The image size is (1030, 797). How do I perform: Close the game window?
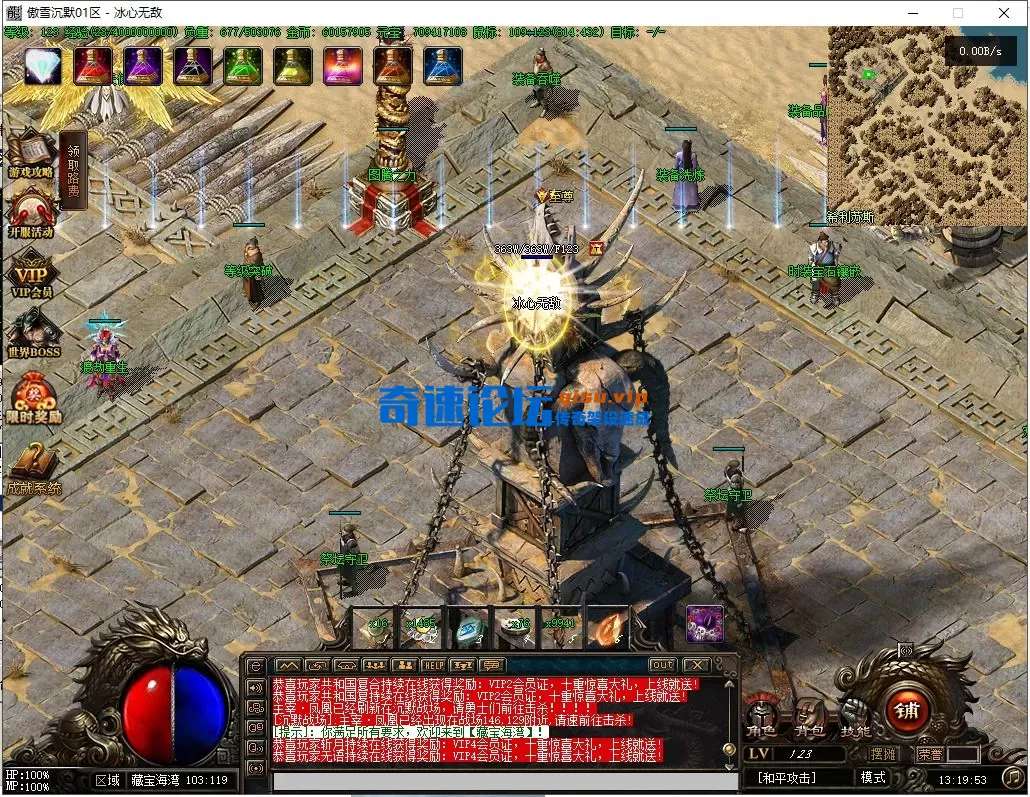pyautogui.click(x=1003, y=13)
